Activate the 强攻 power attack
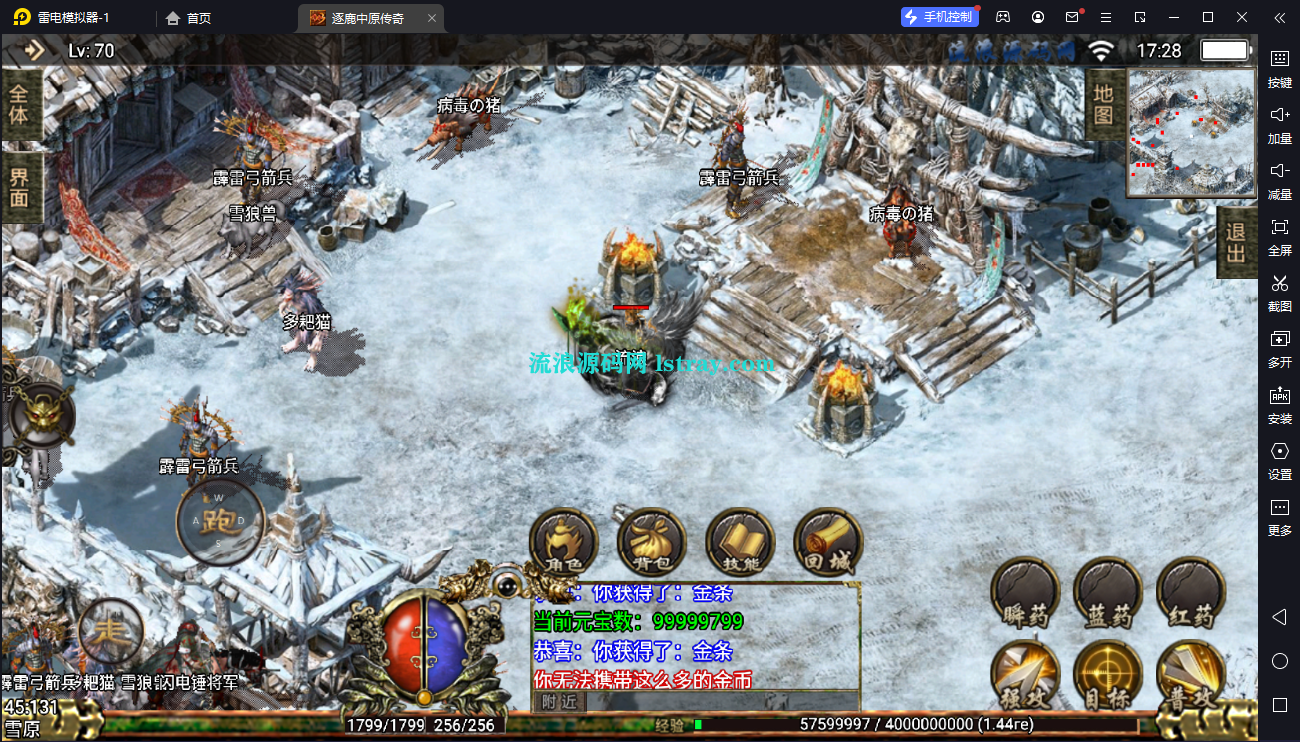 coord(1026,675)
